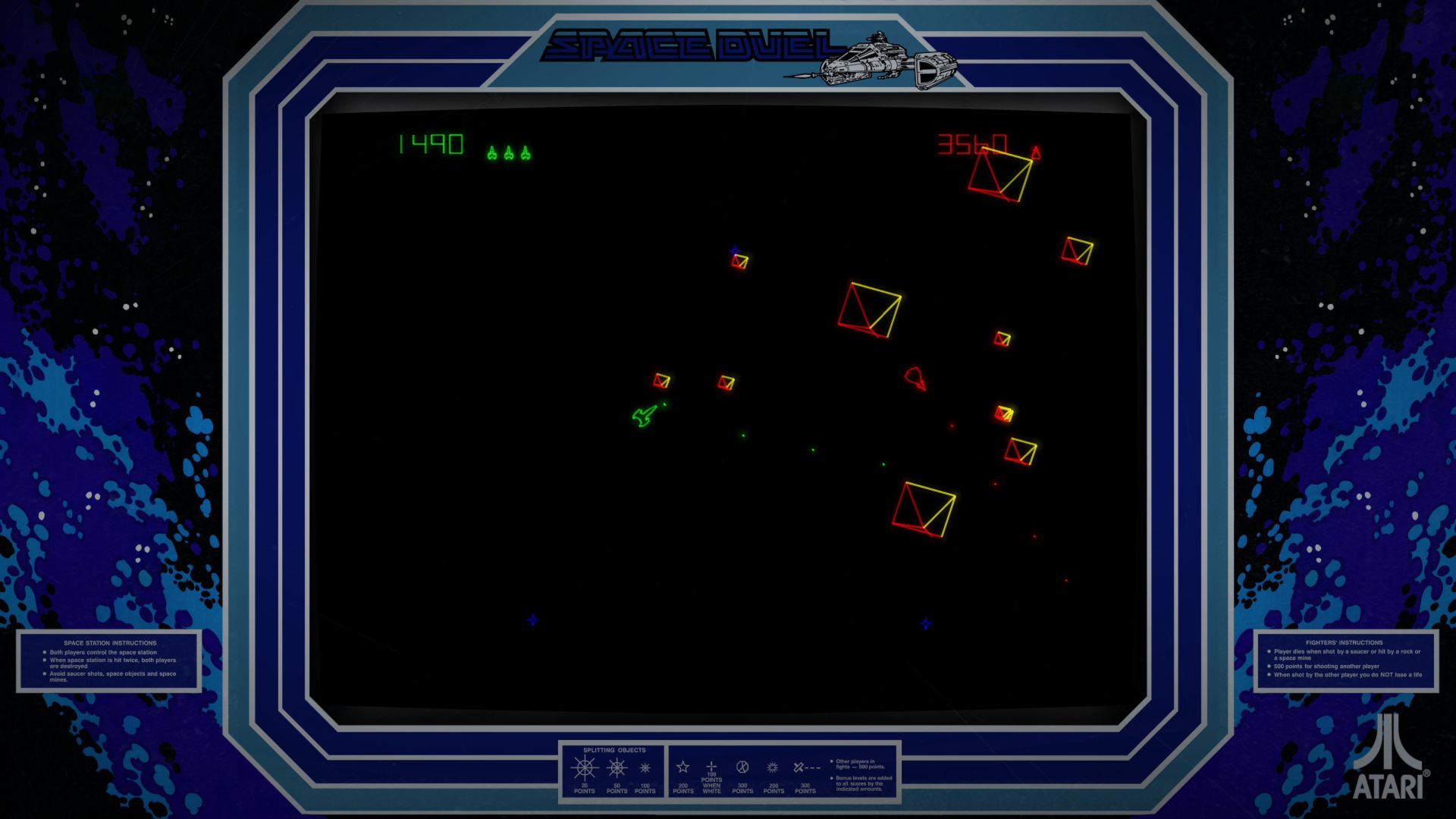Click the 200 points starburst symbol
The width and height of the screenshot is (1456, 819).
point(772,766)
